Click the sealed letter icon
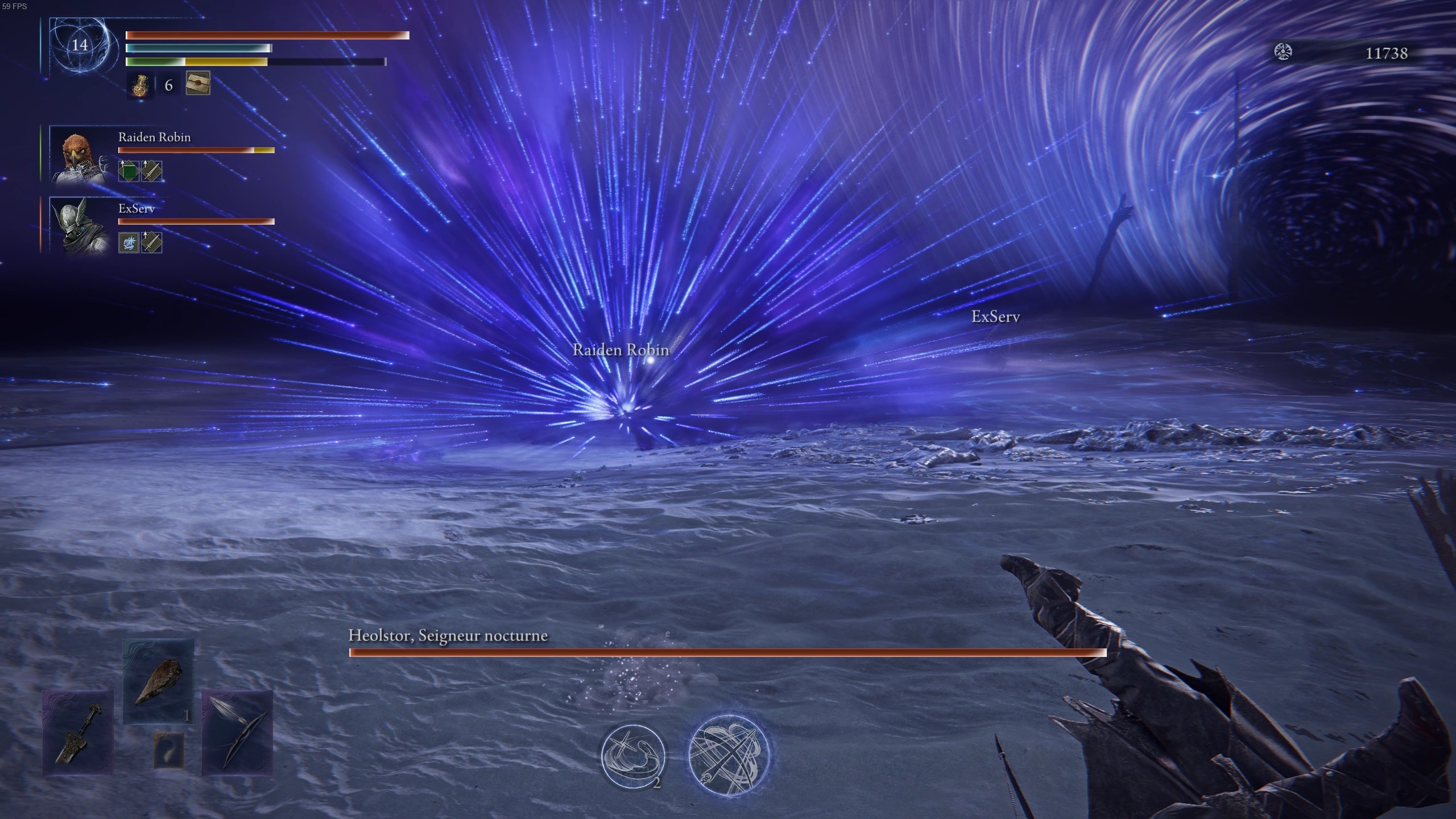 pyautogui.click(x=198, y=83)
